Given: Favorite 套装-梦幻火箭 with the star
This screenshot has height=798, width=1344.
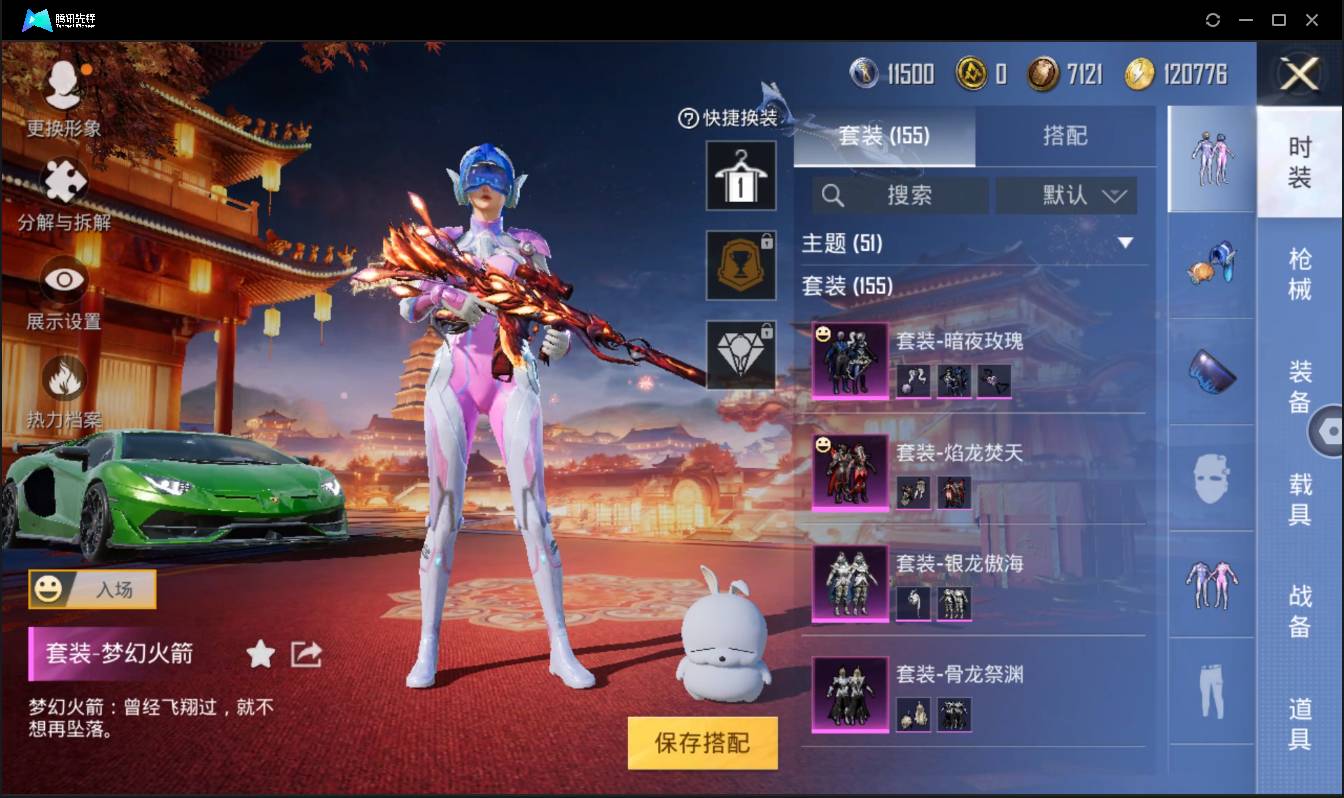Looking at the screenshot, I should click(259, 654).
